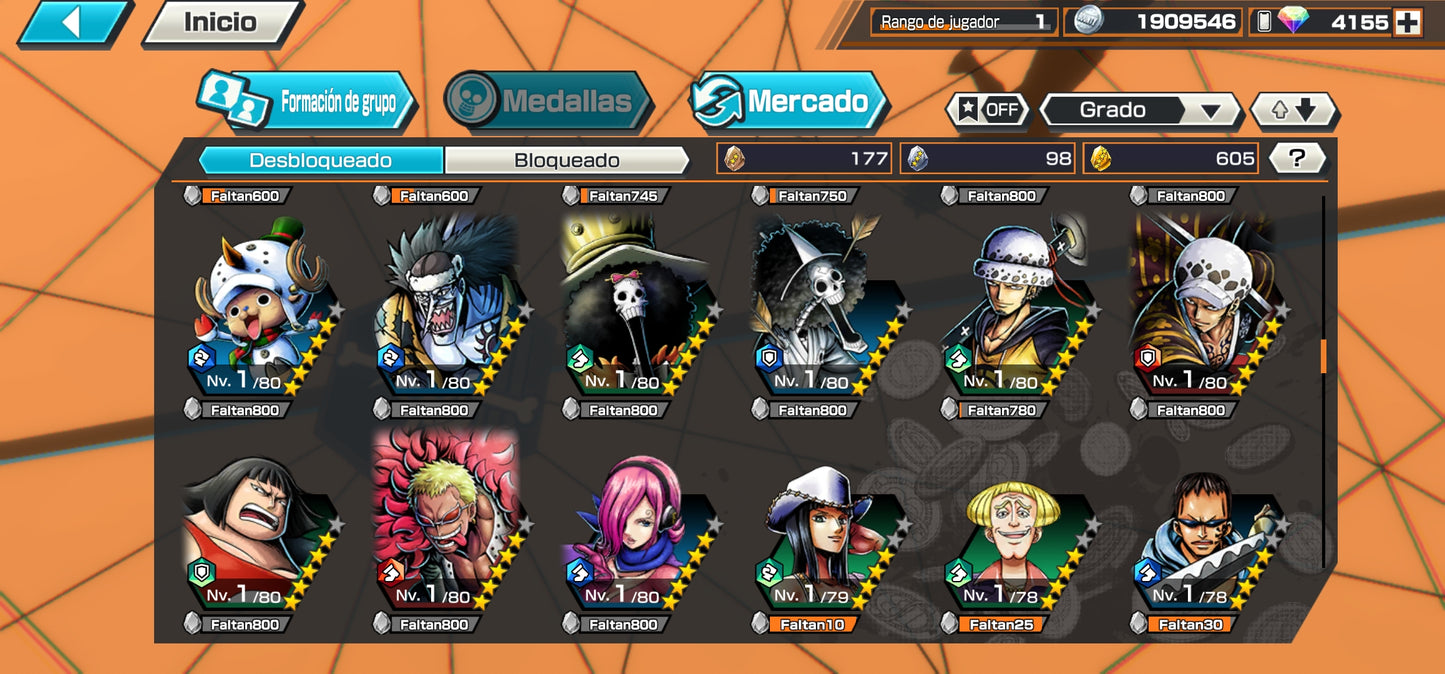The height and width of the screenshot is (674, 1445).
Task: Open the Grado sort dropdown
Action: (x=1140, y=110)
